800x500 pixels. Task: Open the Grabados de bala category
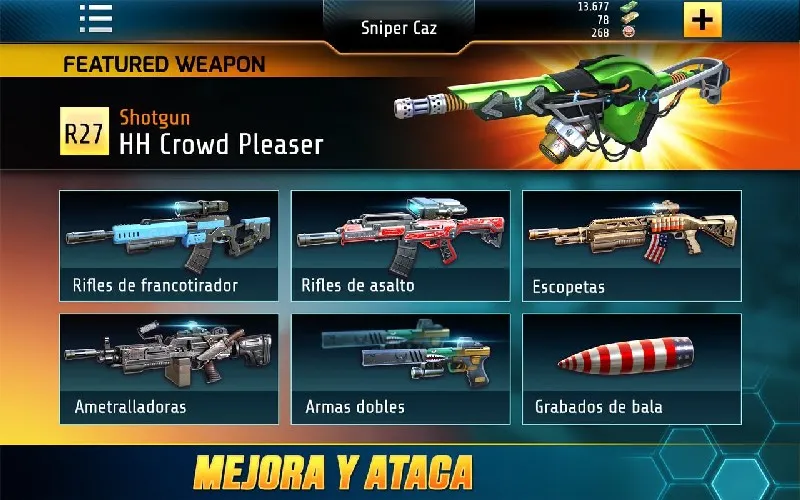pyautogui.click(x=631, y=368)
